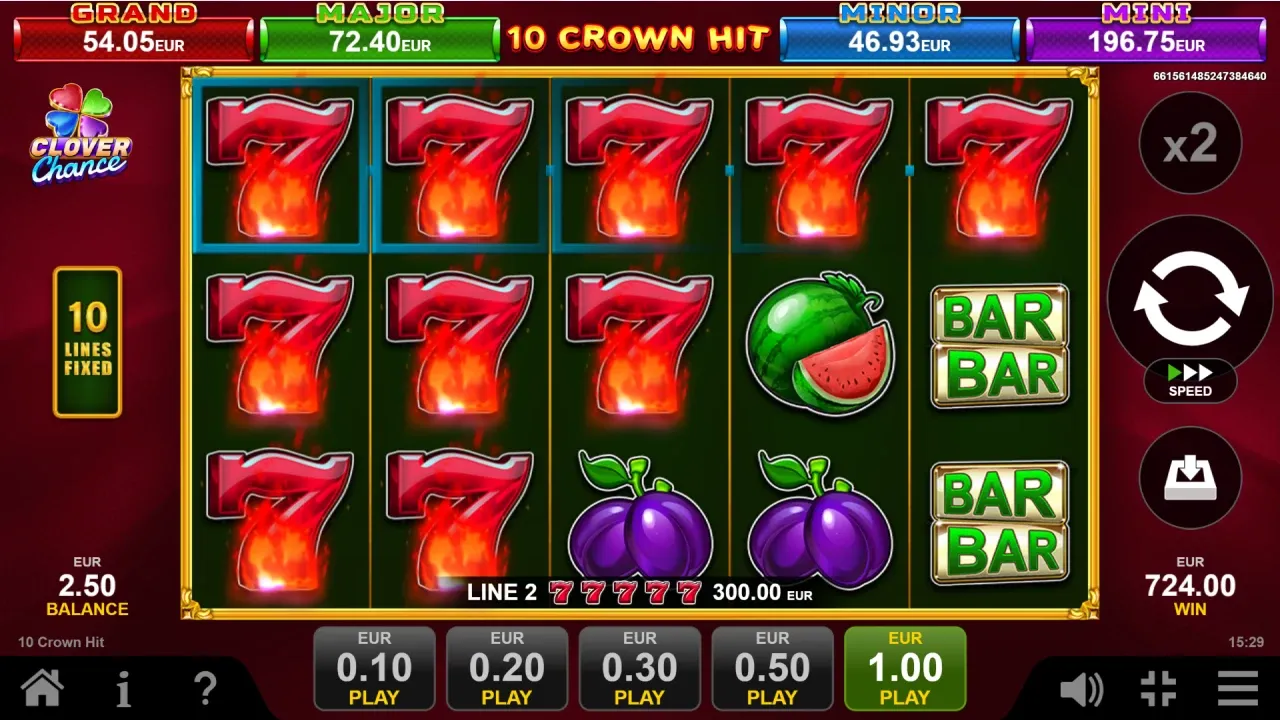Mute the game sound with the speaker icon
This screenshot has height=720, width=1280.
1082,689
